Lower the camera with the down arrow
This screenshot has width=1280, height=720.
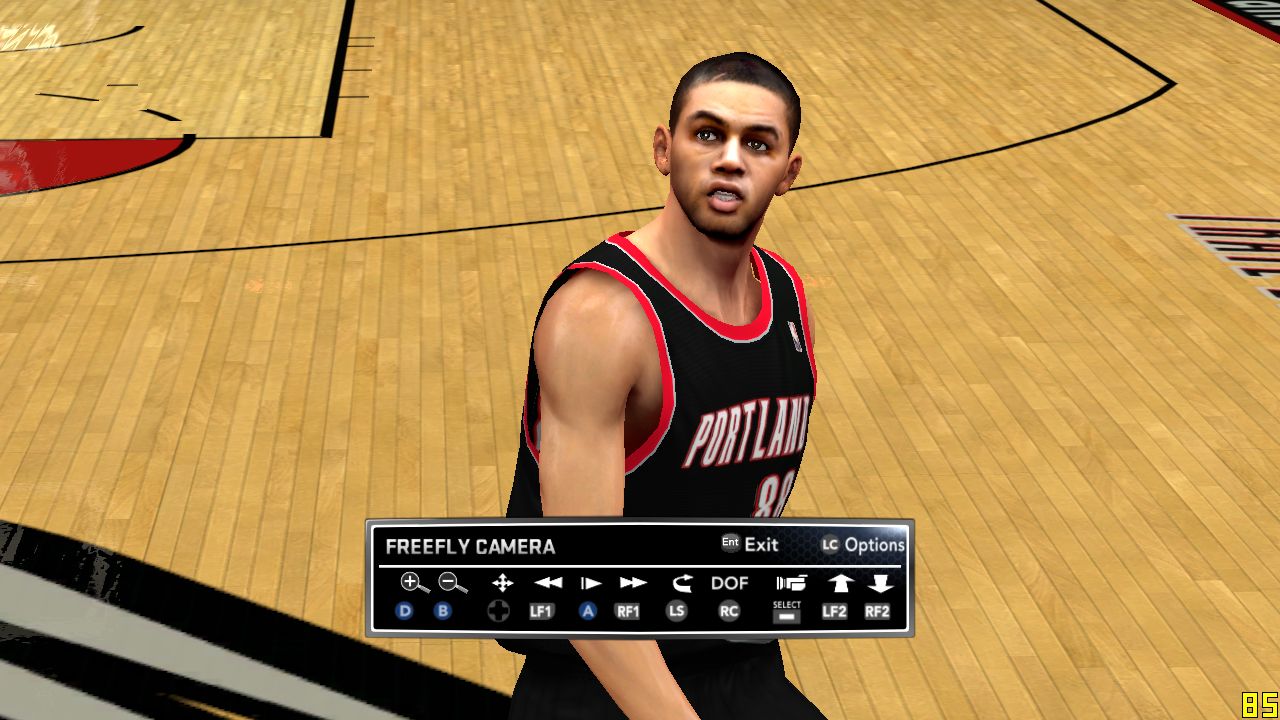point(879,583)
